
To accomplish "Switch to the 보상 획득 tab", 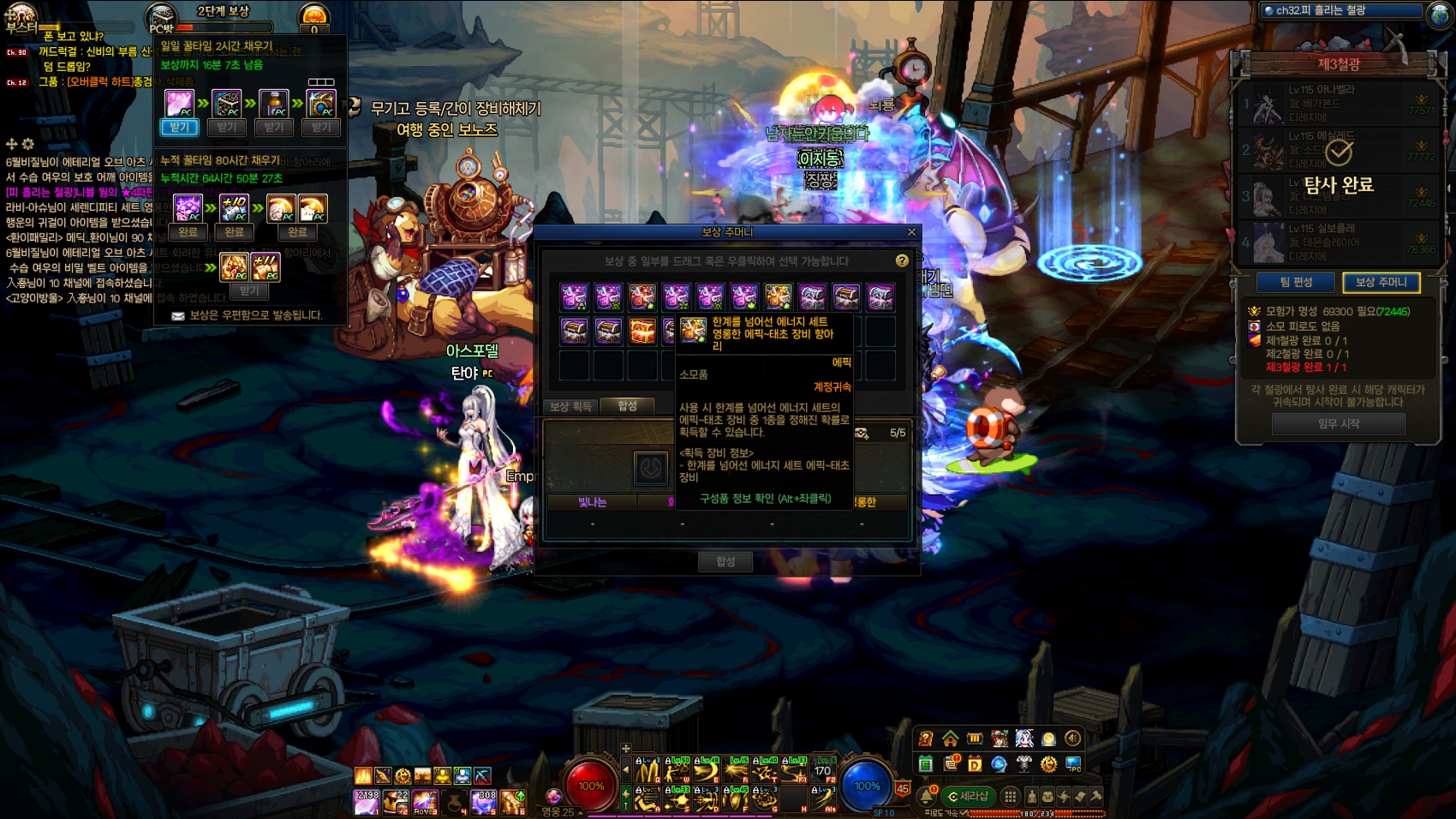I will point(570,406).
